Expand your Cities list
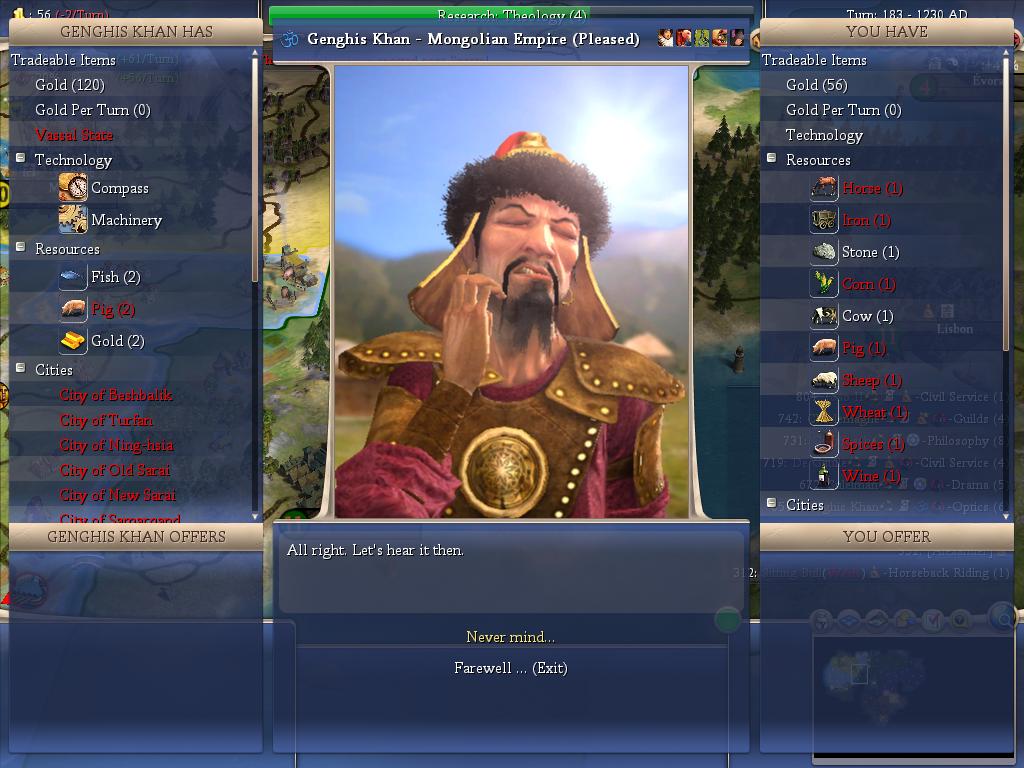The height and width of the screenshot is (768, 1024). 771,504
